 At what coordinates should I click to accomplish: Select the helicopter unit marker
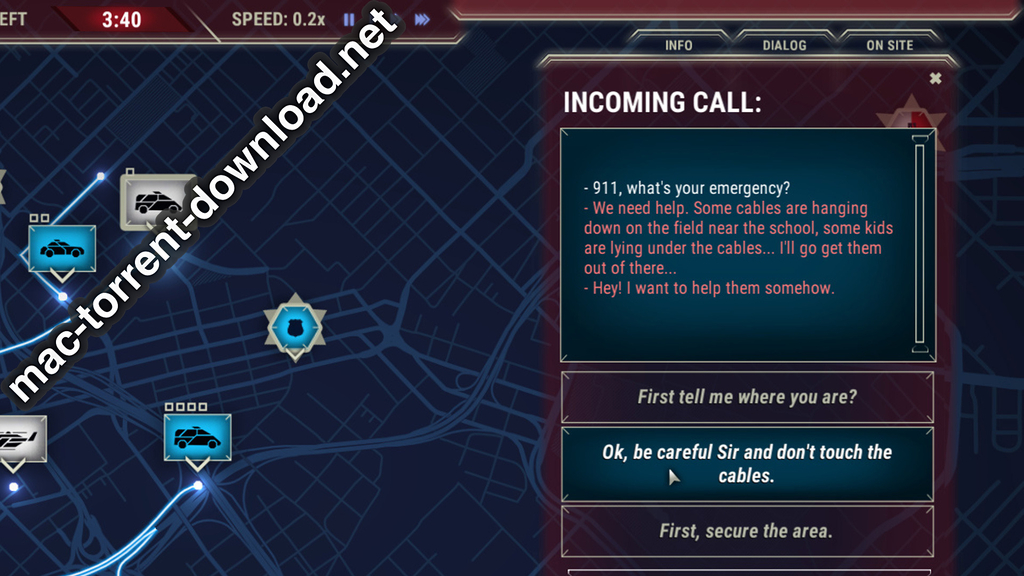point(20,441)
